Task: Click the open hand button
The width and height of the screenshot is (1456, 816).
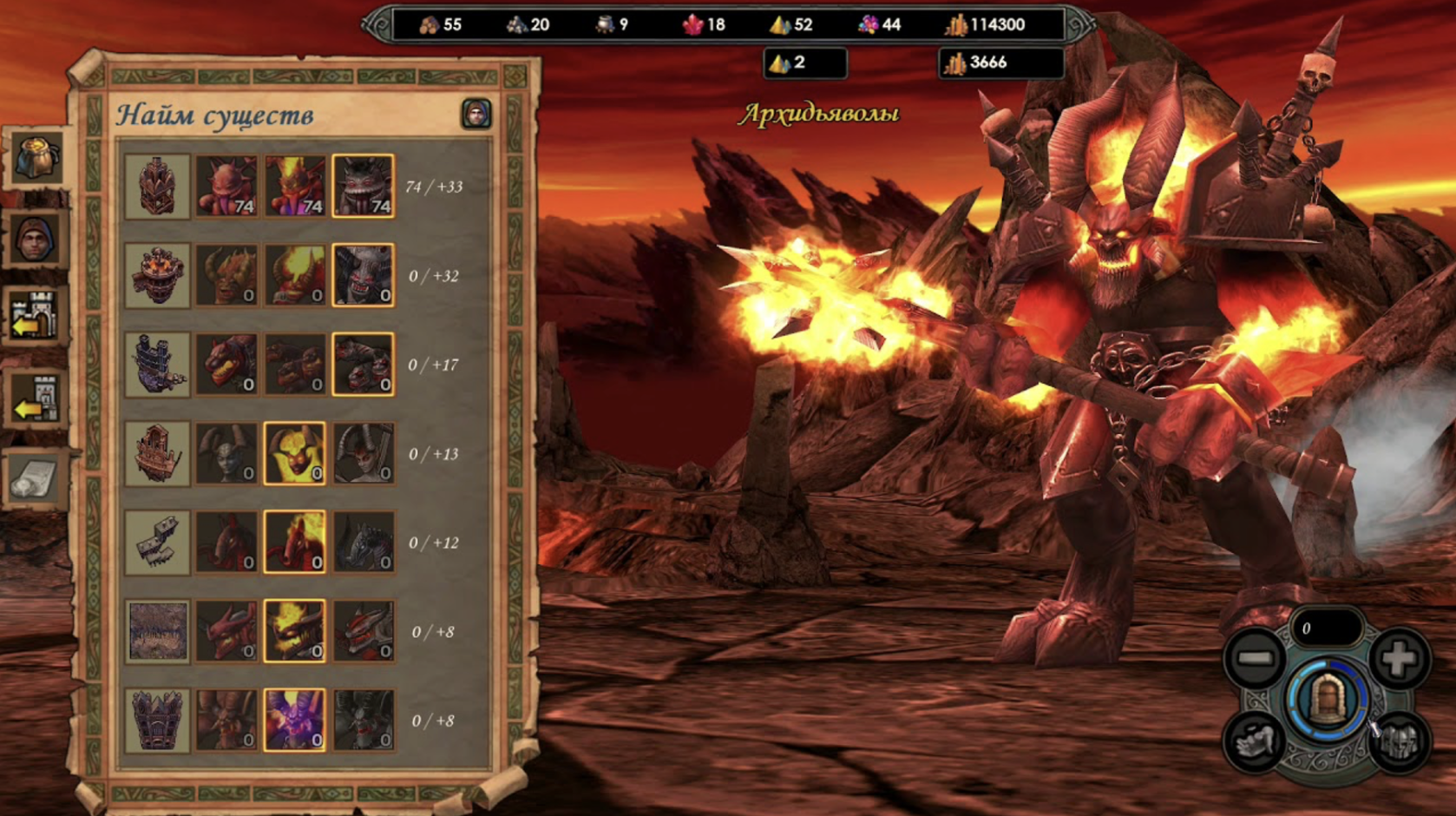Action: pos(1255,742)
